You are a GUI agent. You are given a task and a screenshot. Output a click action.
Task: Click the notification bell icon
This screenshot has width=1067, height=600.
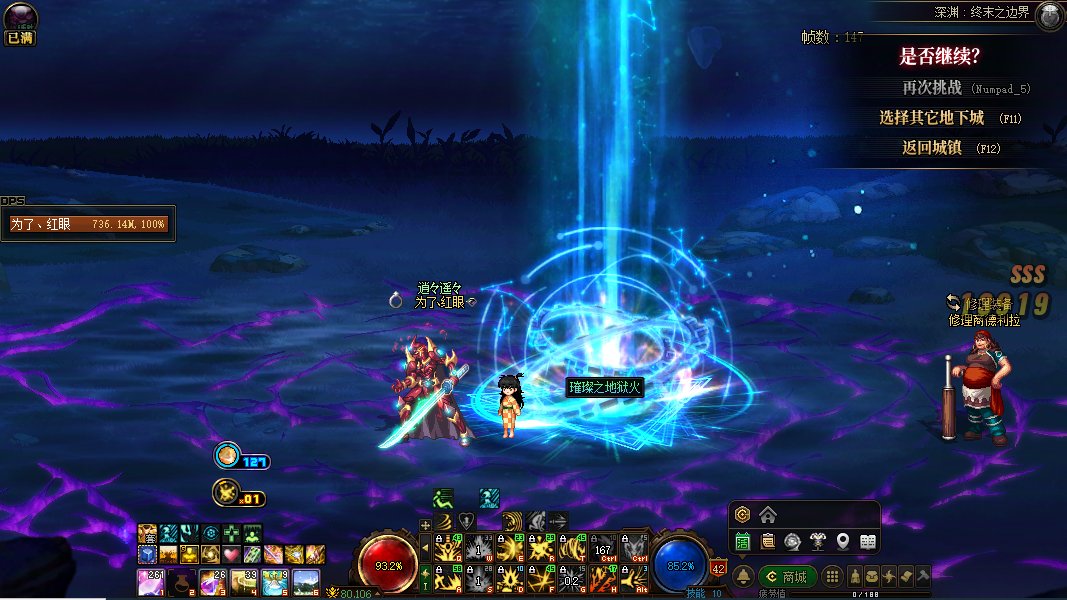pyautogui.click(x=743, y=577)
